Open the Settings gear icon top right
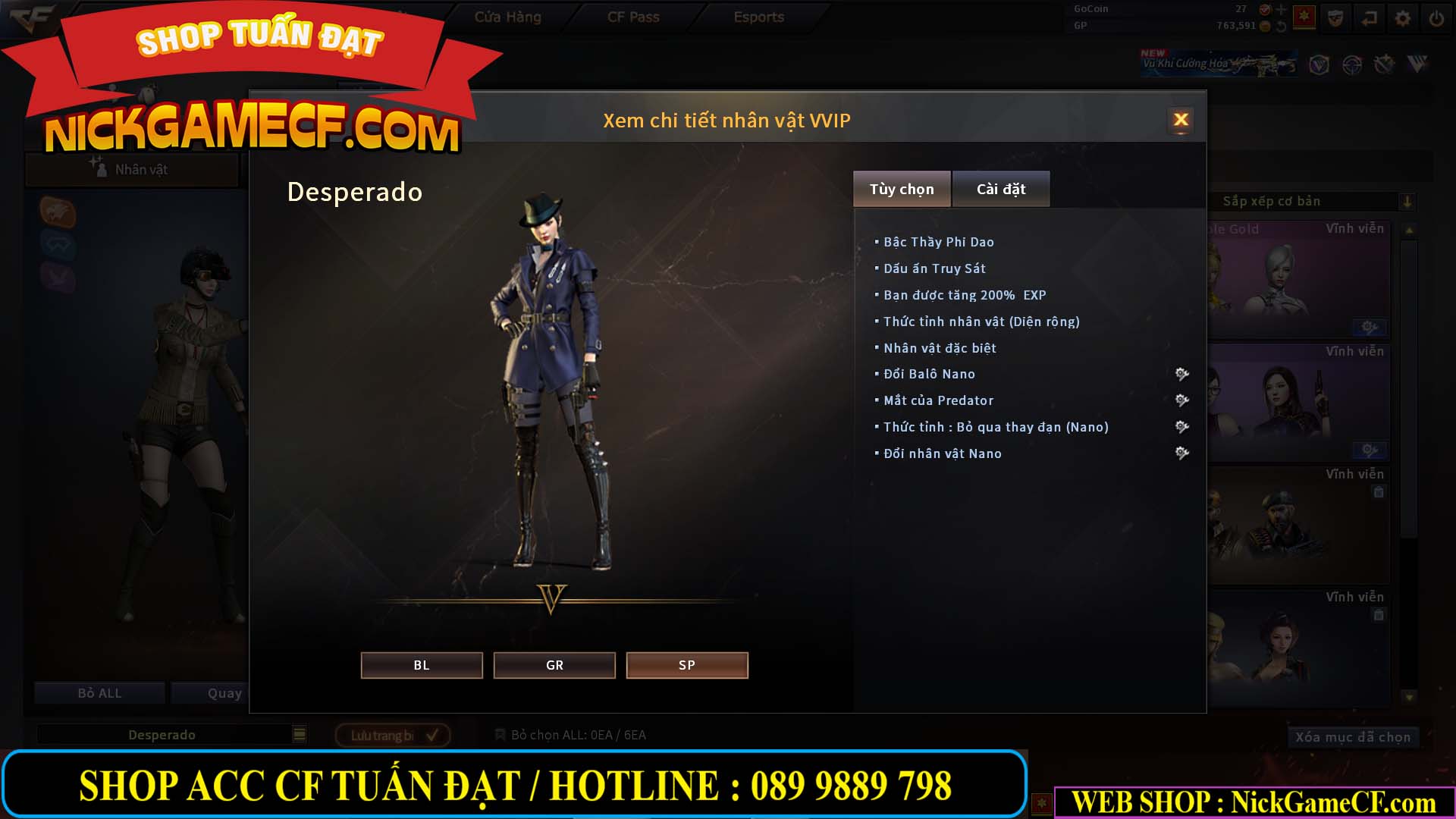Screen dimensions: 1456x819 1403,17
